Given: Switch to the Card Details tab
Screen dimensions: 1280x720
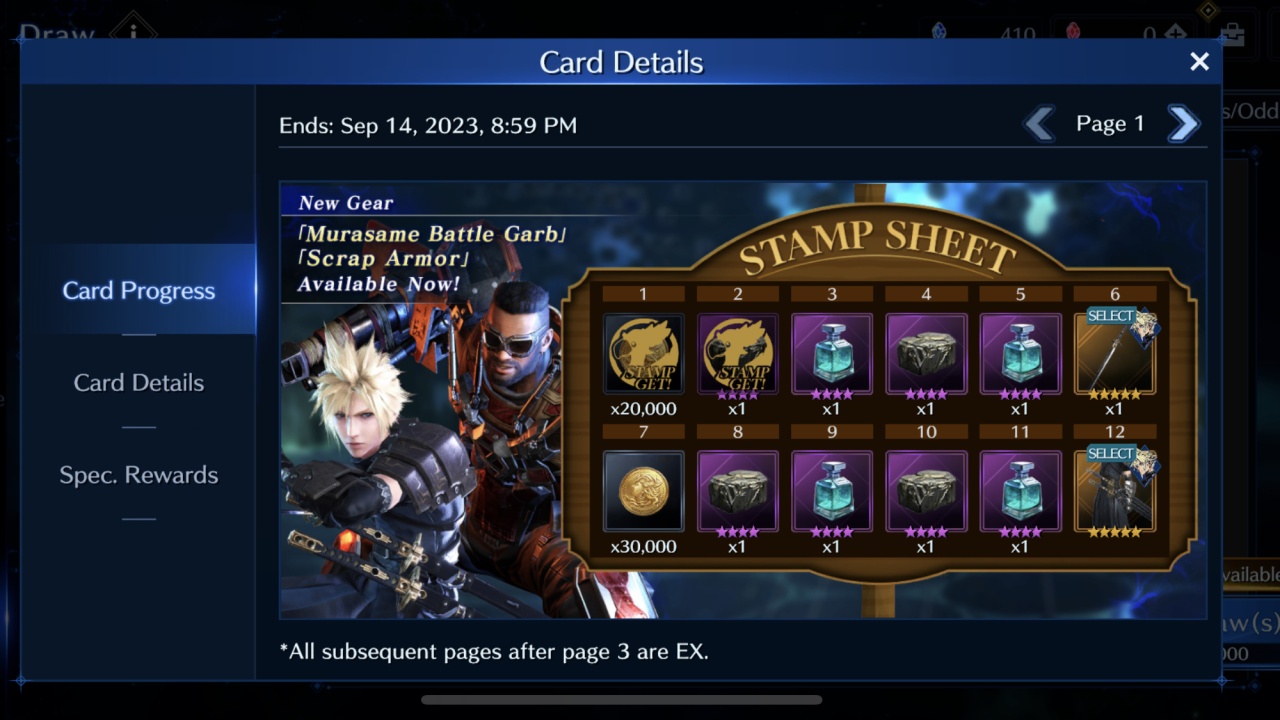Looking at the screenshot, I should pyautogui.click(x=138, y=382).
